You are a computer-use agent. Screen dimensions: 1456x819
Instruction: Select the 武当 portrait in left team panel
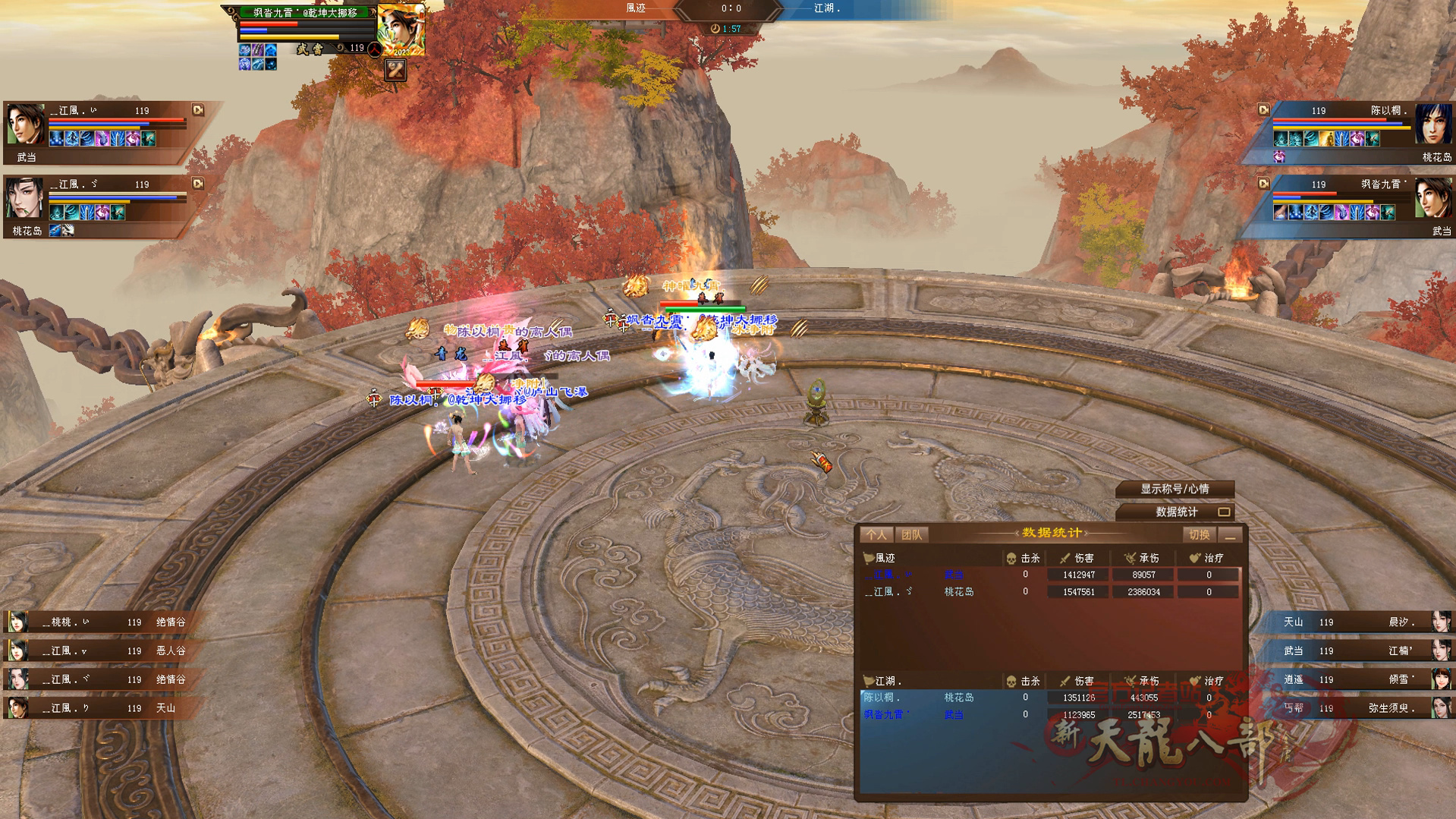tap(26, 124)
